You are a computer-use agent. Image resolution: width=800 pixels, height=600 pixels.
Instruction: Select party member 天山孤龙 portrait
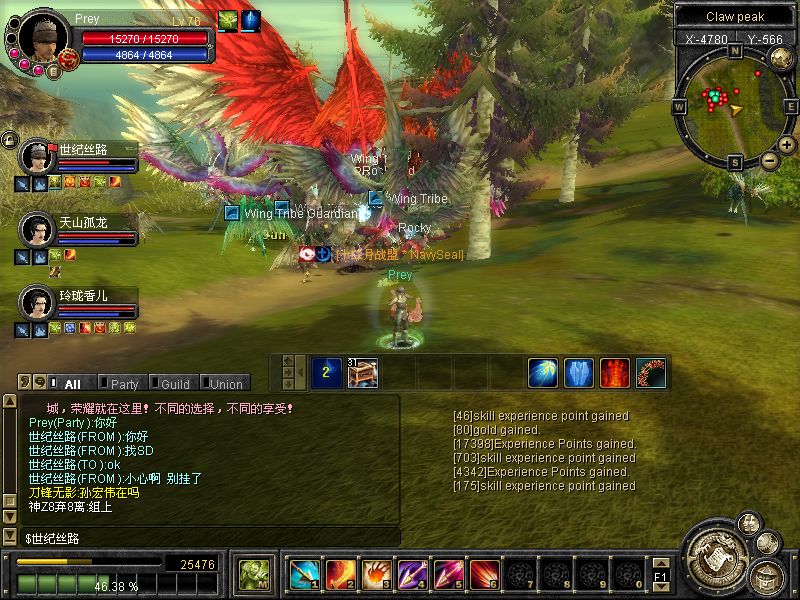[x=37, y=229]
